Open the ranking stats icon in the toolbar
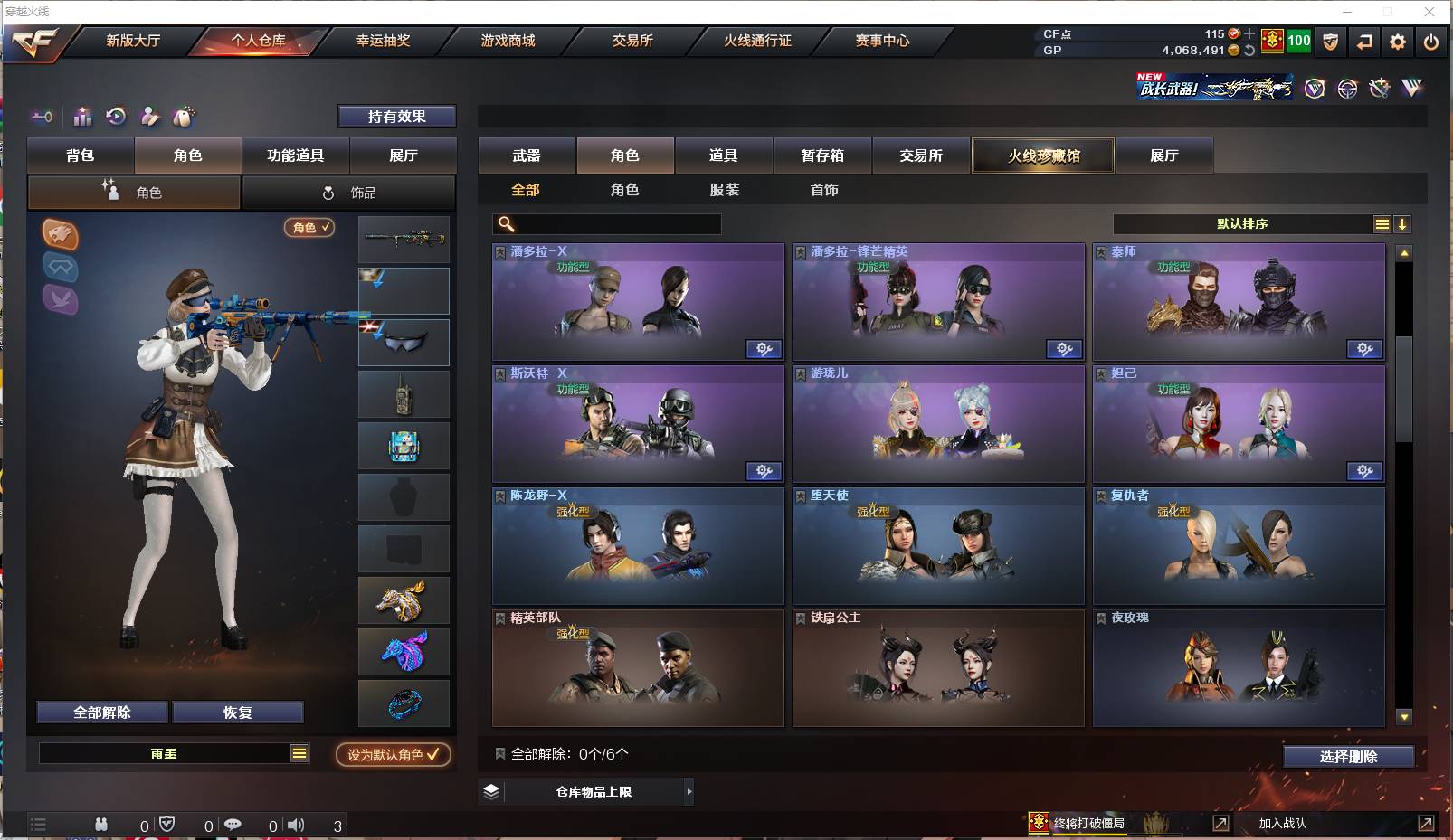This screenshot has height=840, width=1453. pos(82,117)
